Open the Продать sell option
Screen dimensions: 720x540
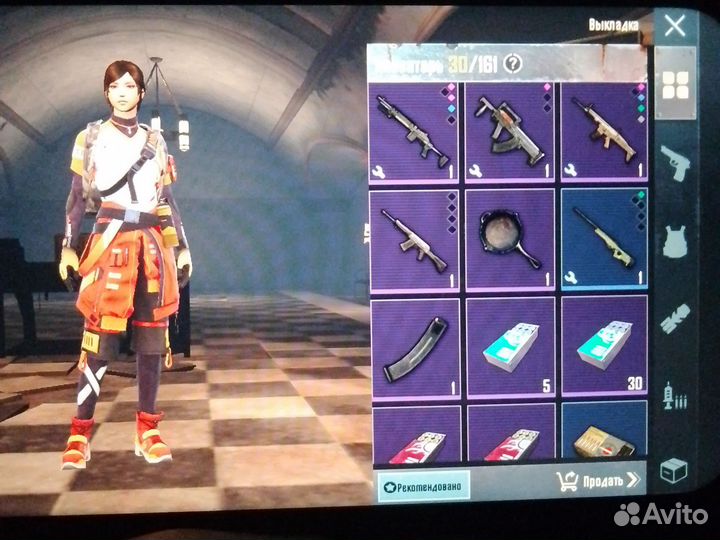pyautogui.click(x=599, y=482)
